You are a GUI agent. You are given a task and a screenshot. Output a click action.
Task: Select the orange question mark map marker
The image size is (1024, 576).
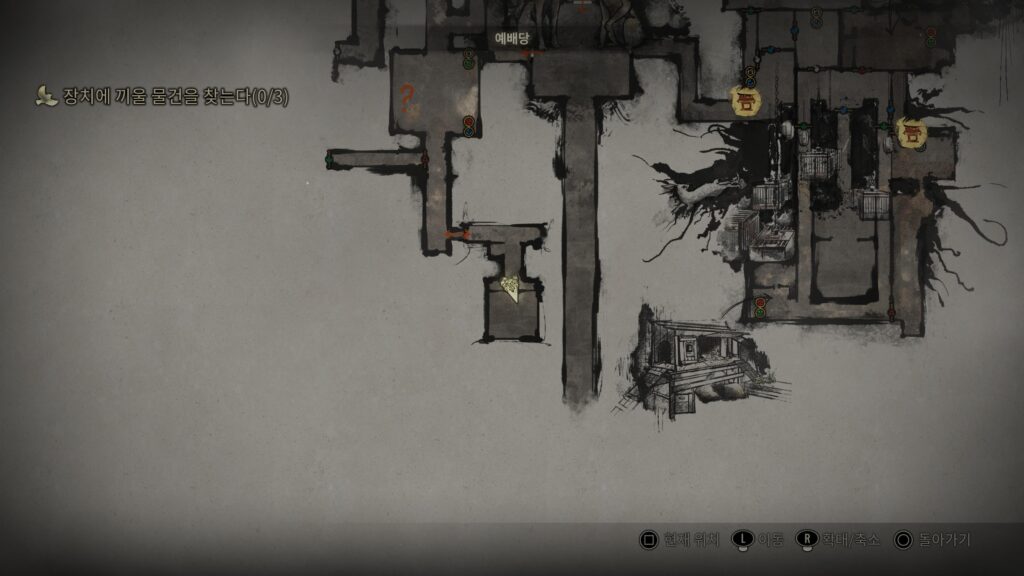click(x=407, y=97)
